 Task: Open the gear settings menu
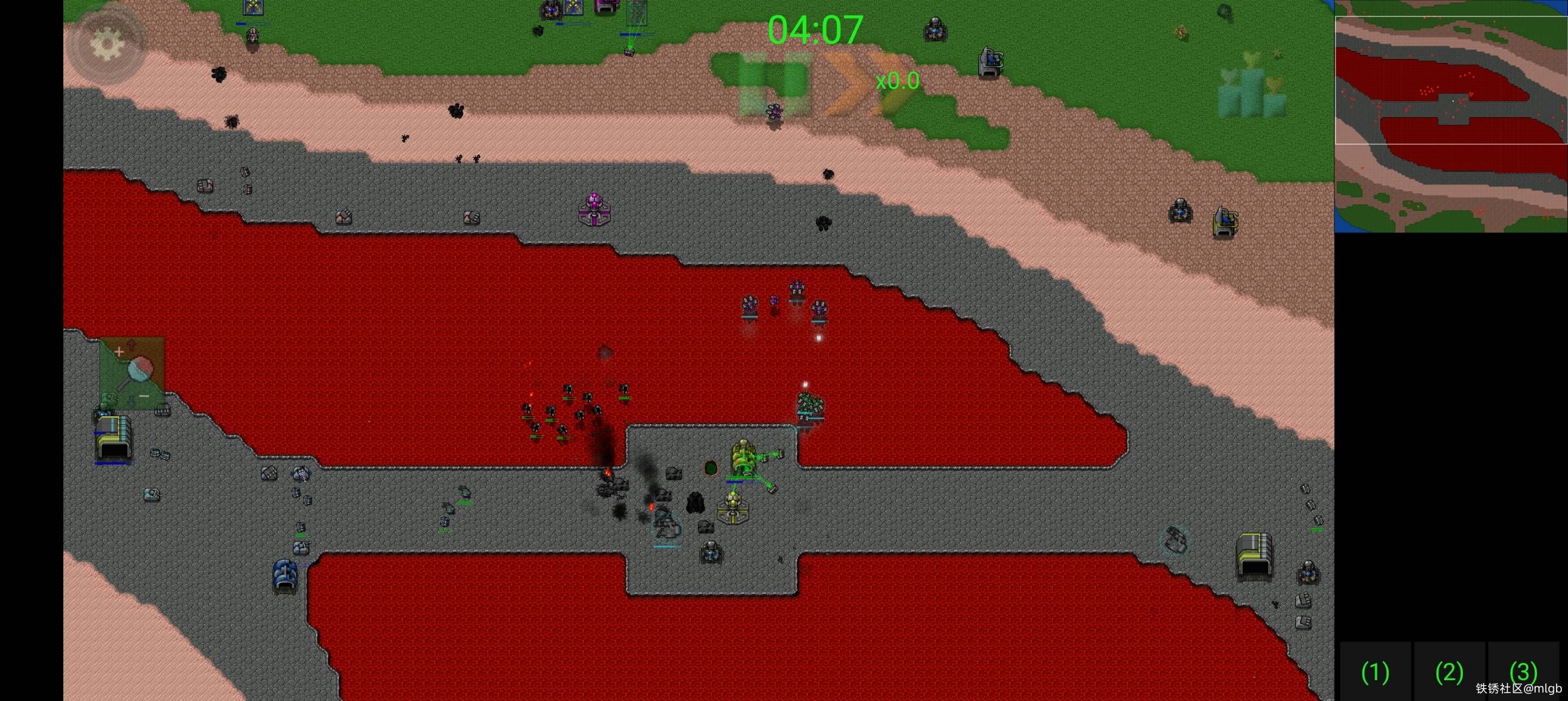point(107,44)
